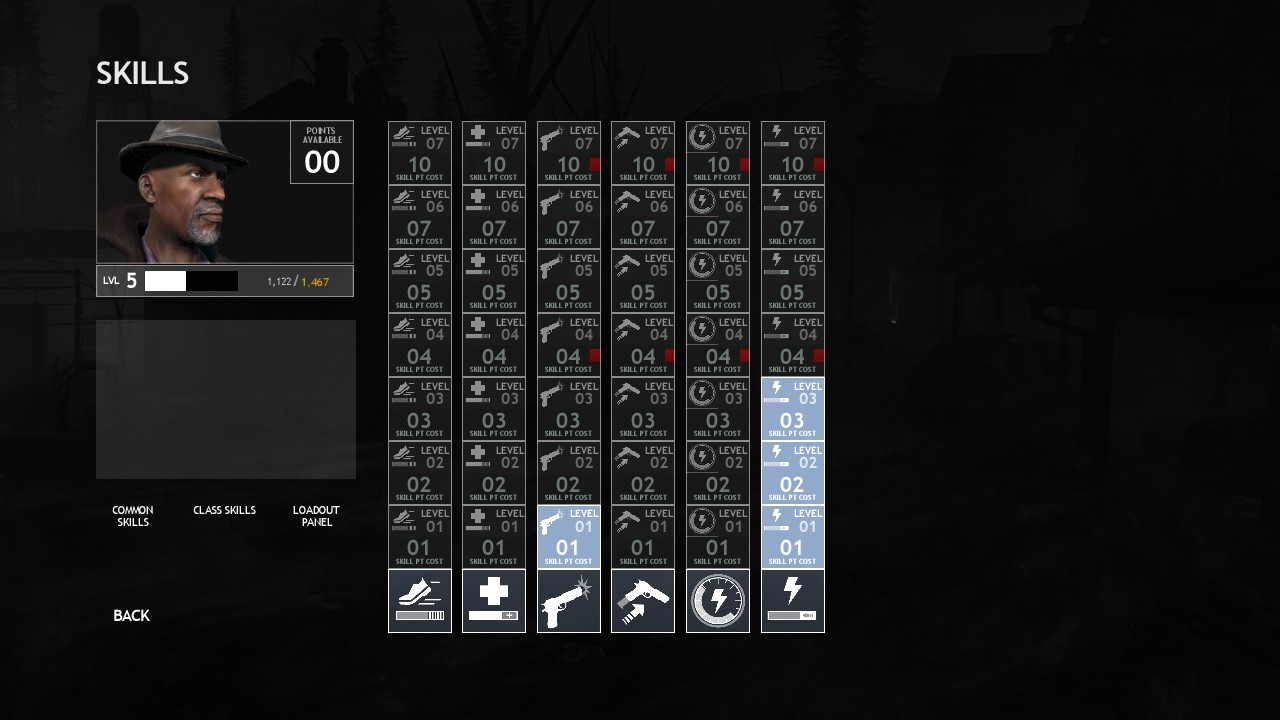This screenshot has height=720, width=1280.
Task: Choose the medical cross healing skill icon
Action: point(494,601)
